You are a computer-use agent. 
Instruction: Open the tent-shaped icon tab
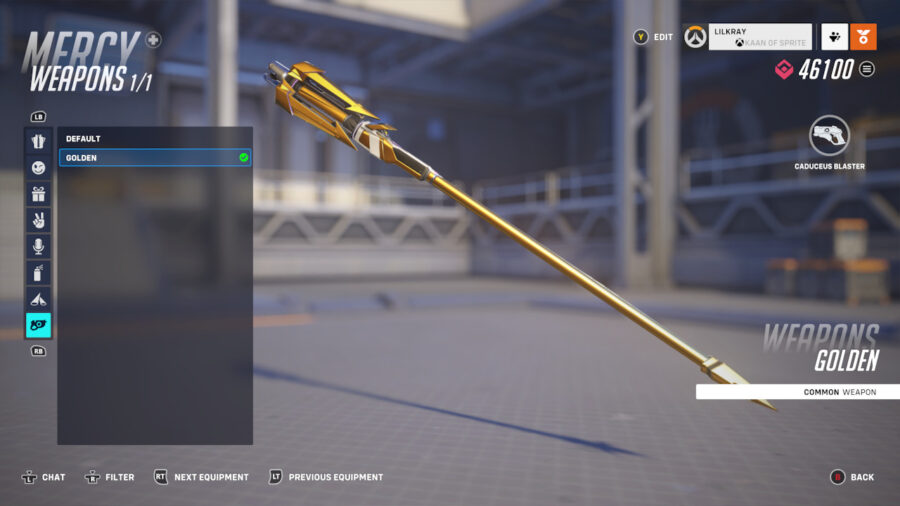click(x=38, y=298)
